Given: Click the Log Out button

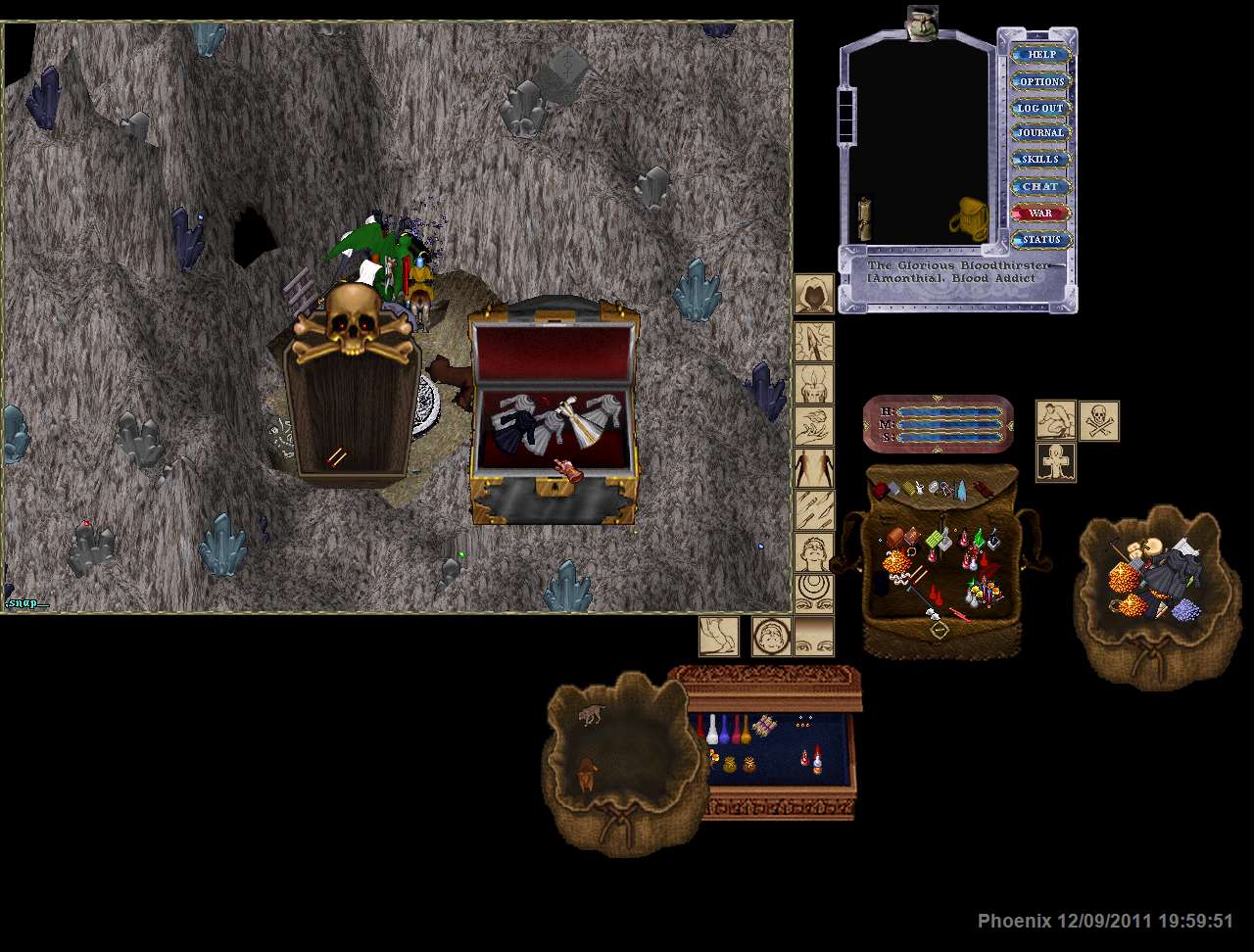Looking at the screenshot, I should [1041, 108].
